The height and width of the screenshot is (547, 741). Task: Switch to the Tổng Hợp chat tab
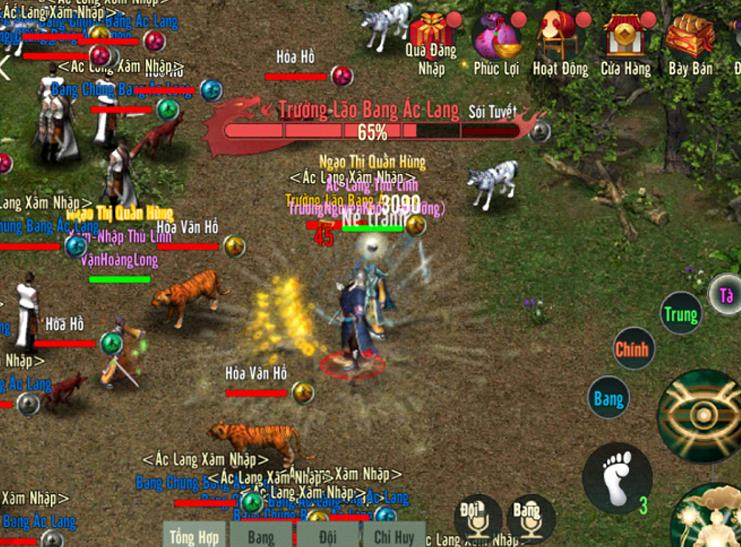tap(195, 536)
